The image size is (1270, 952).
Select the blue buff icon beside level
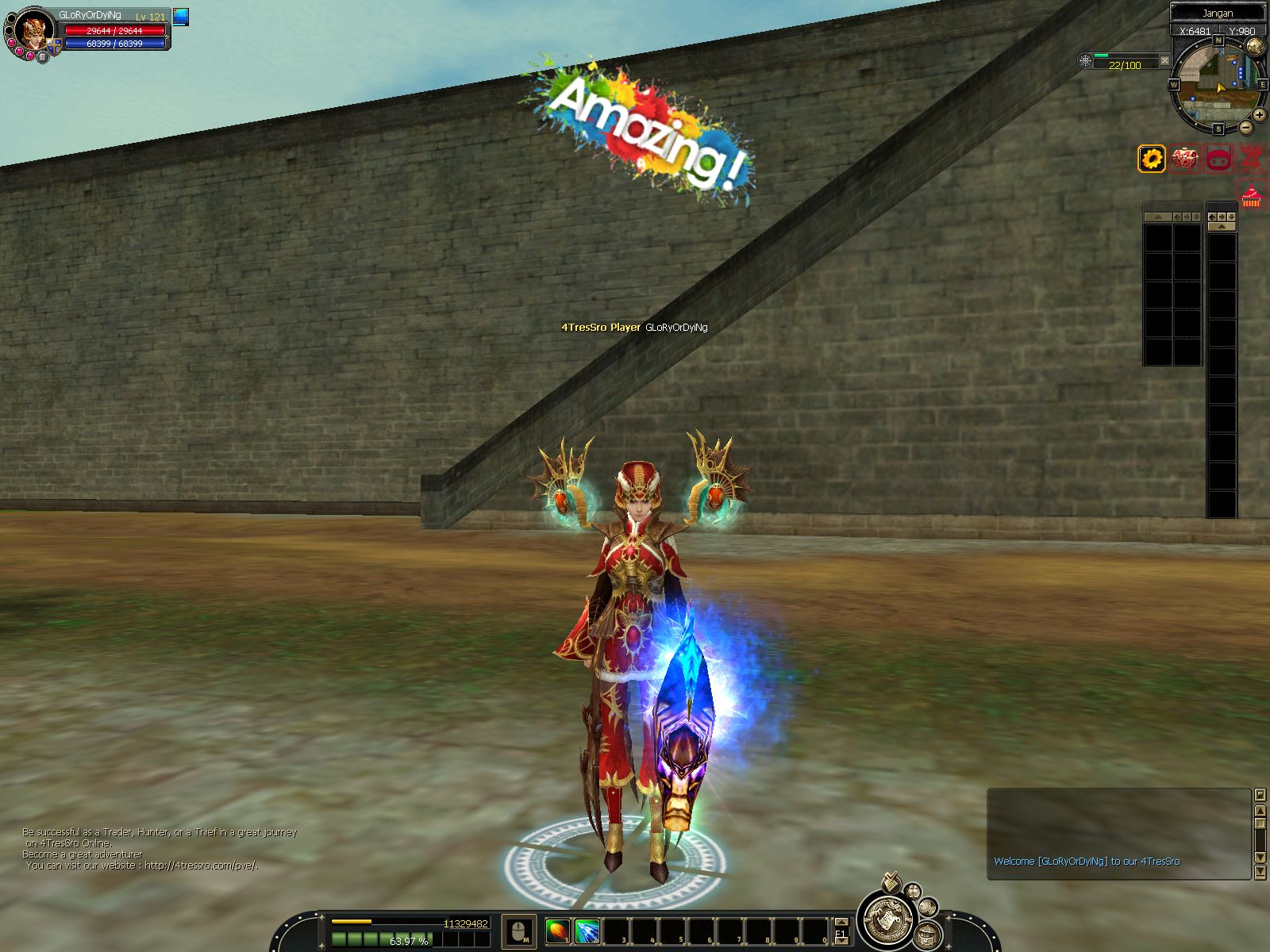[x=181, y=17]
